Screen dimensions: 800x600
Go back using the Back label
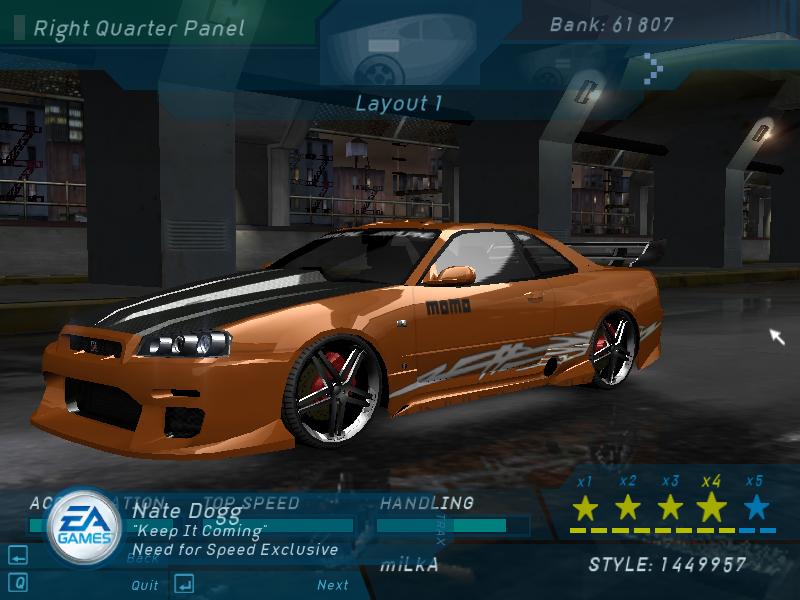coord(143,558)
